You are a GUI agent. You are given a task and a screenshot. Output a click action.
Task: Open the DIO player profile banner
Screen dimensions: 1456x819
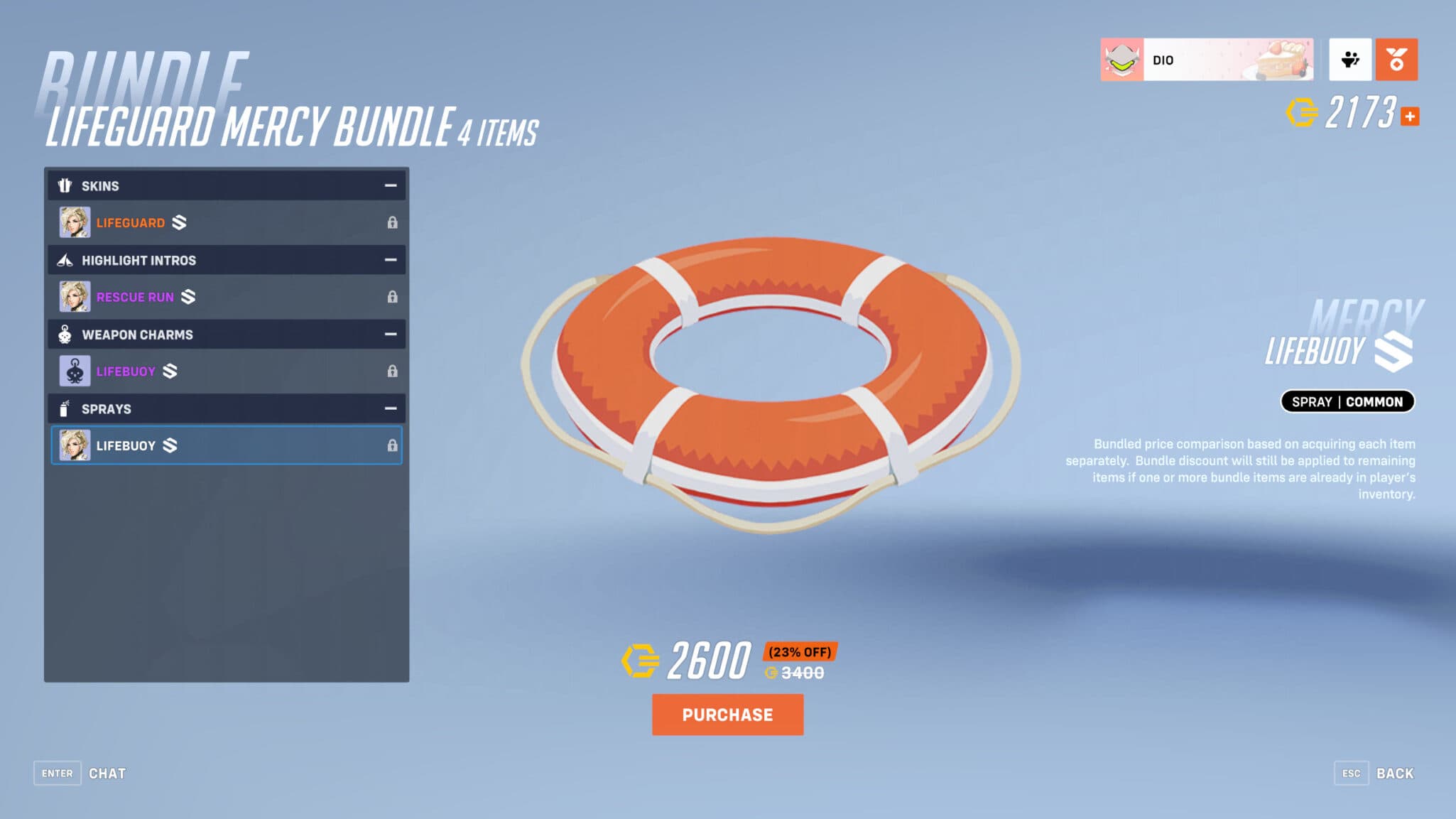click(x=1207, y=60)
